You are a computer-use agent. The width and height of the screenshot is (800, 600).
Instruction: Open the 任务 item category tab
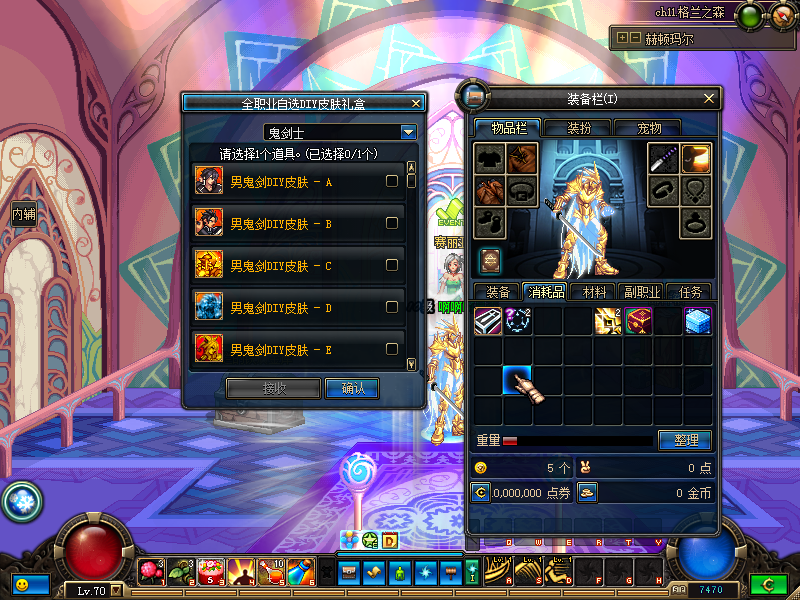point(690,292)
